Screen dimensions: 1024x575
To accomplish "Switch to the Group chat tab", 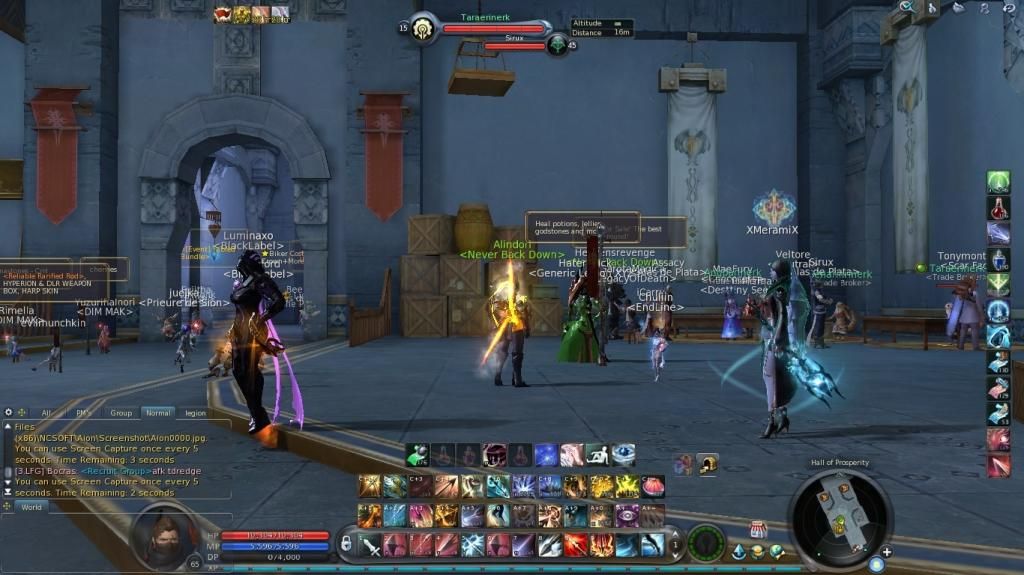I will point(121,412).
